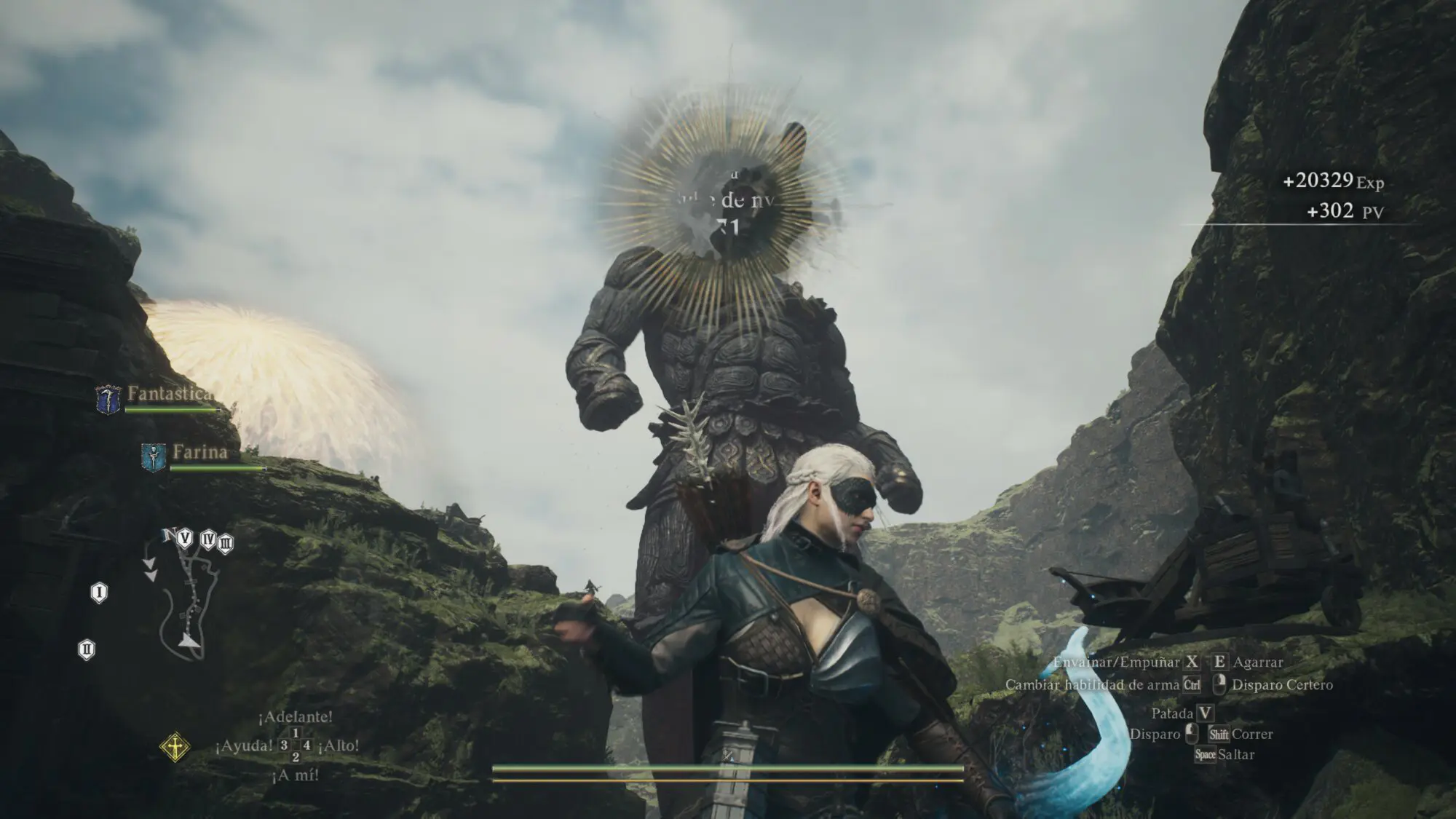Click Fantastica's vocation shield icon
Image resolution: width=1456 pixels, height=819 pixels.
(108, 400)
